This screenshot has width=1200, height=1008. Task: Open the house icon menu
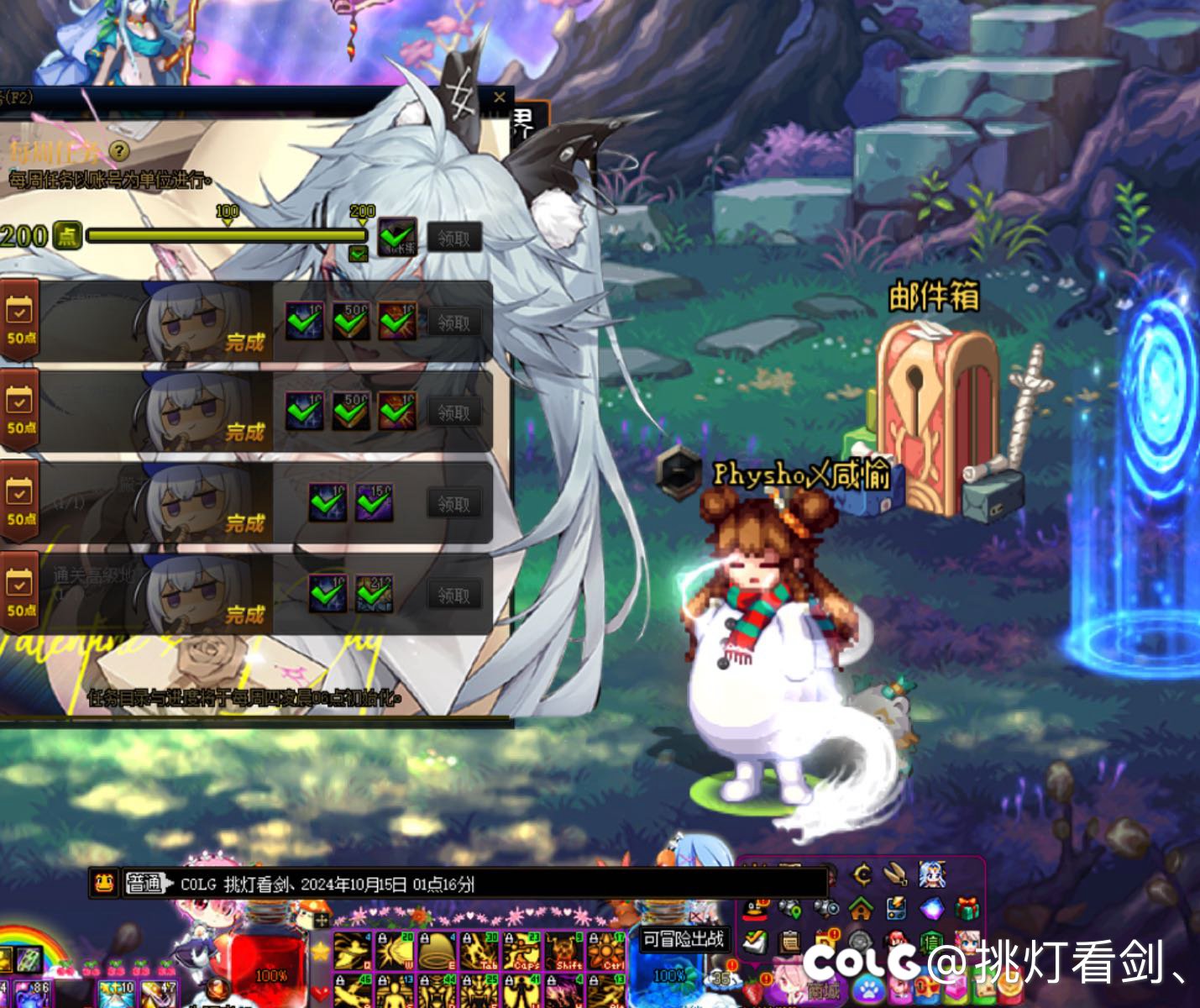tap(861, 908)
